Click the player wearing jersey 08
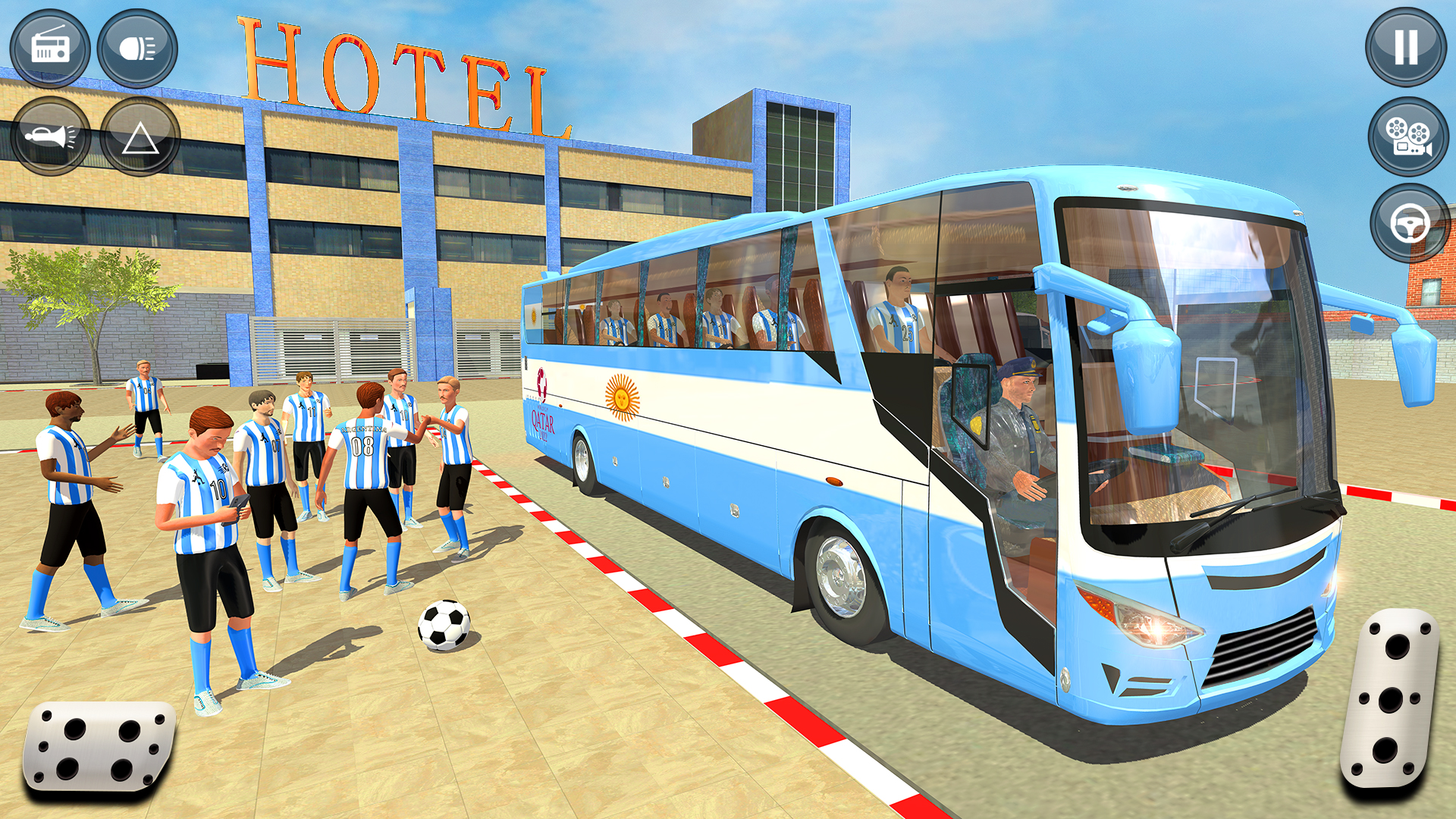This screenshot has height=819, width=1456. pos(362,447)
